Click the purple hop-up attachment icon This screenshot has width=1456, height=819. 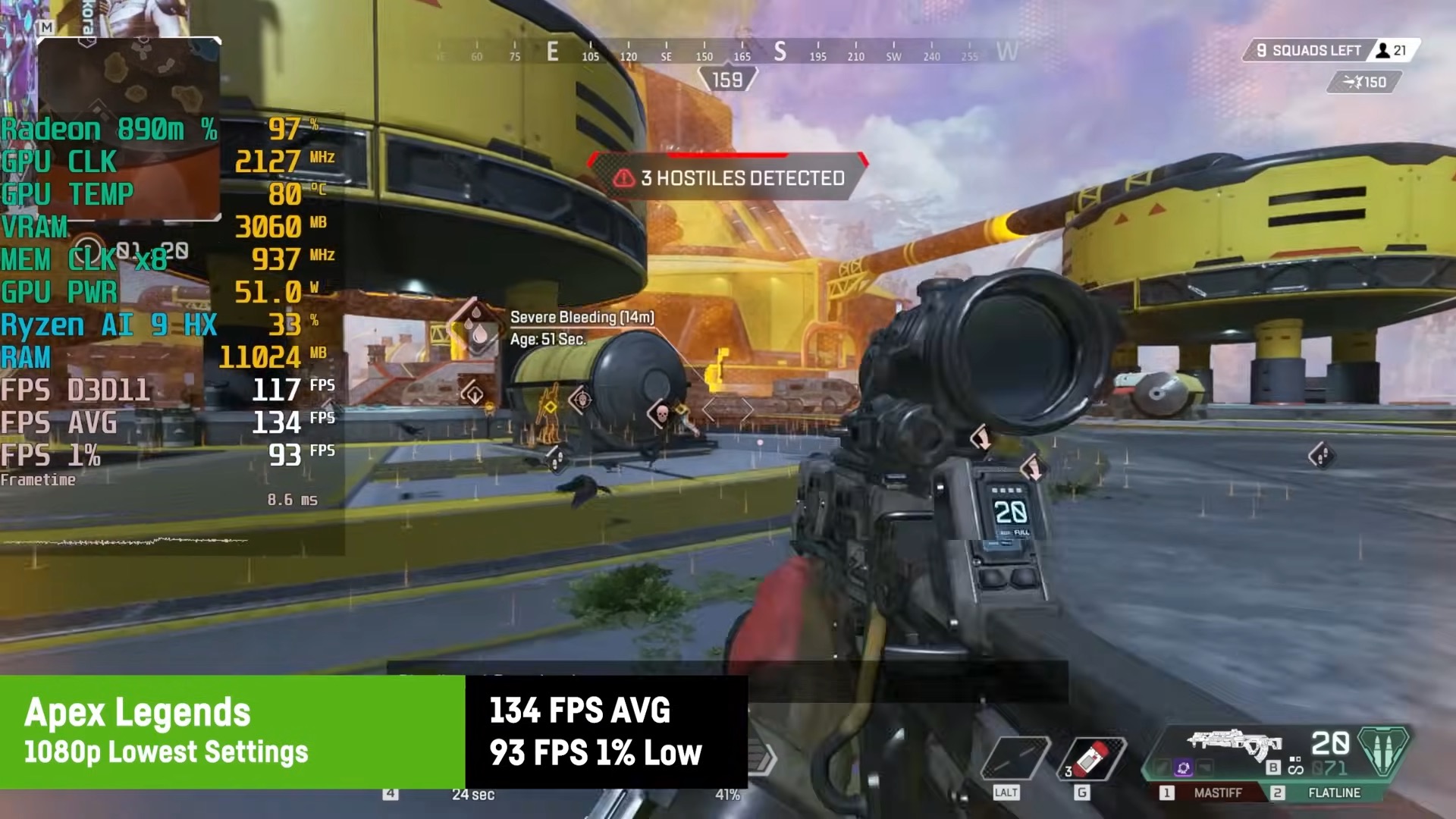pyautogui.click(x=1183, y=769)
